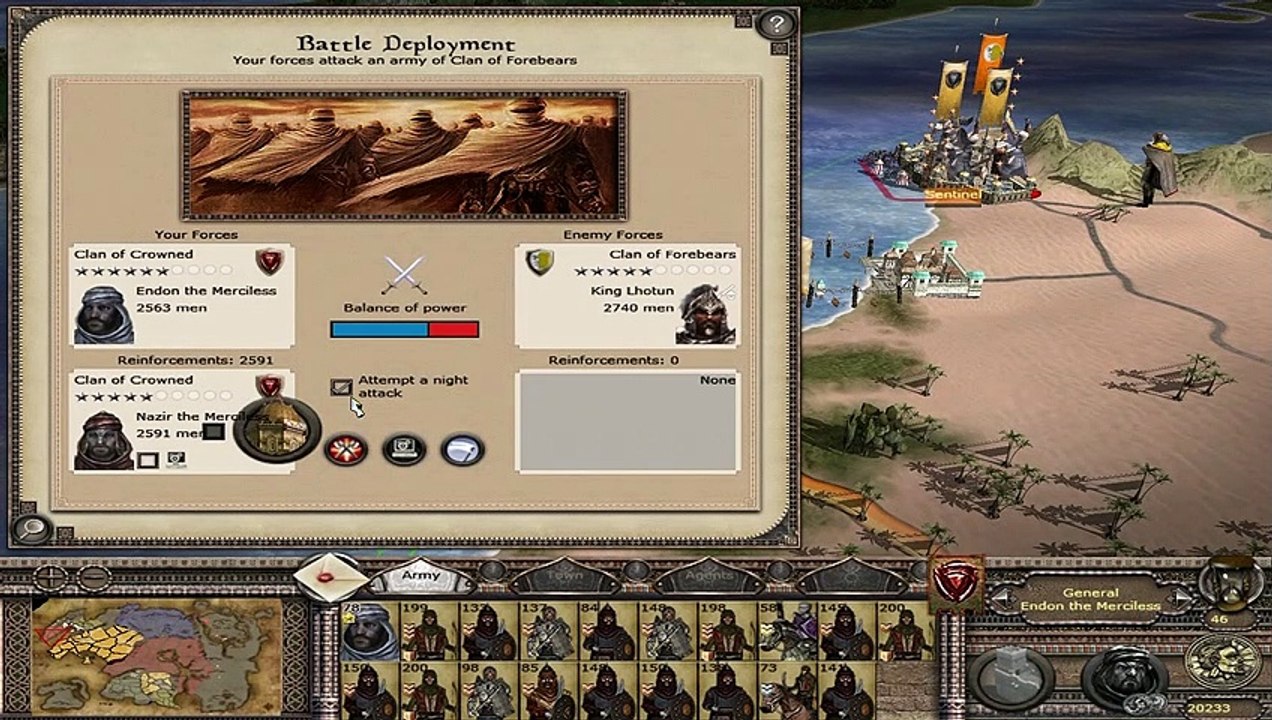This screenshot has height=720, width=1272.
Task: Zoom out the minimap with minus button
Action: [94, 578]
